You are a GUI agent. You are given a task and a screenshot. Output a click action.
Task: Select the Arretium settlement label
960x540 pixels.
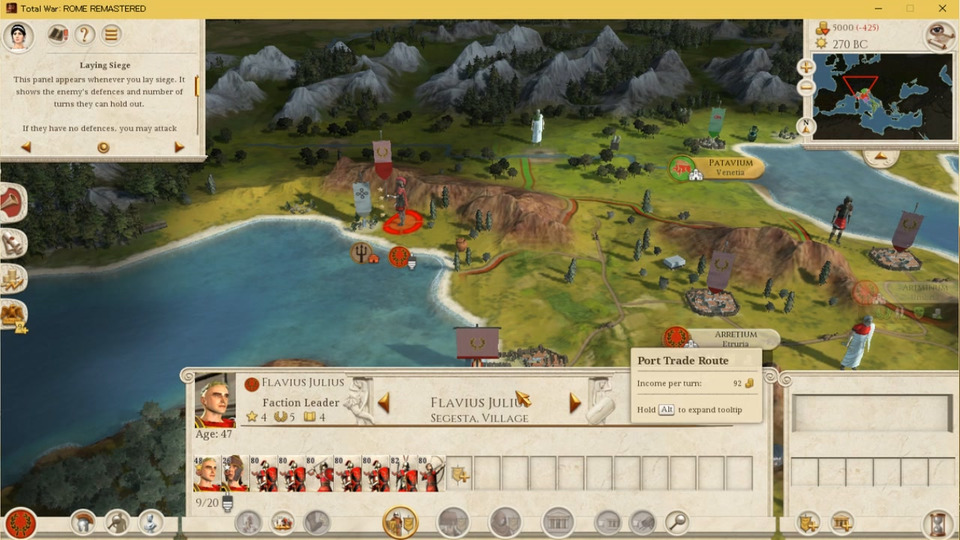coord(735,339)
